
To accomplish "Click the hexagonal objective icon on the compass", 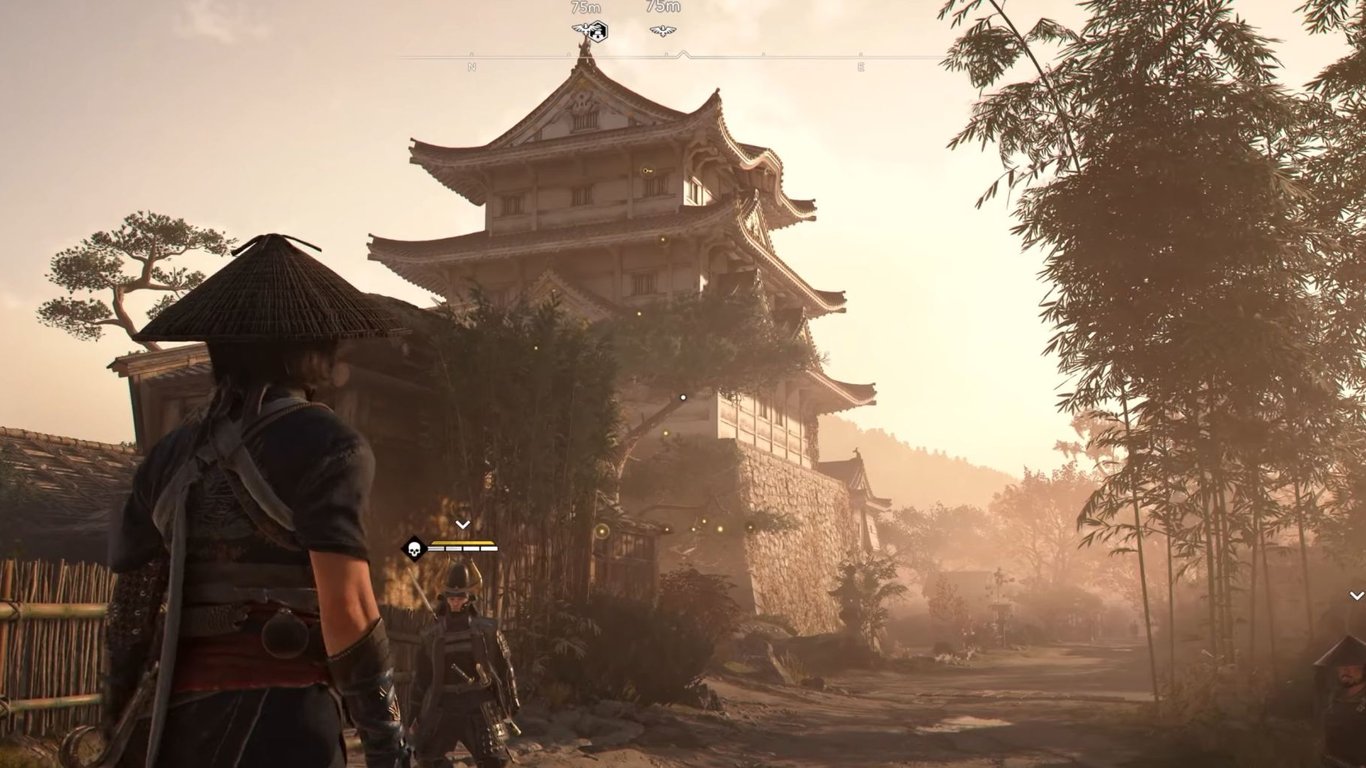I will [x=598, y=31].
